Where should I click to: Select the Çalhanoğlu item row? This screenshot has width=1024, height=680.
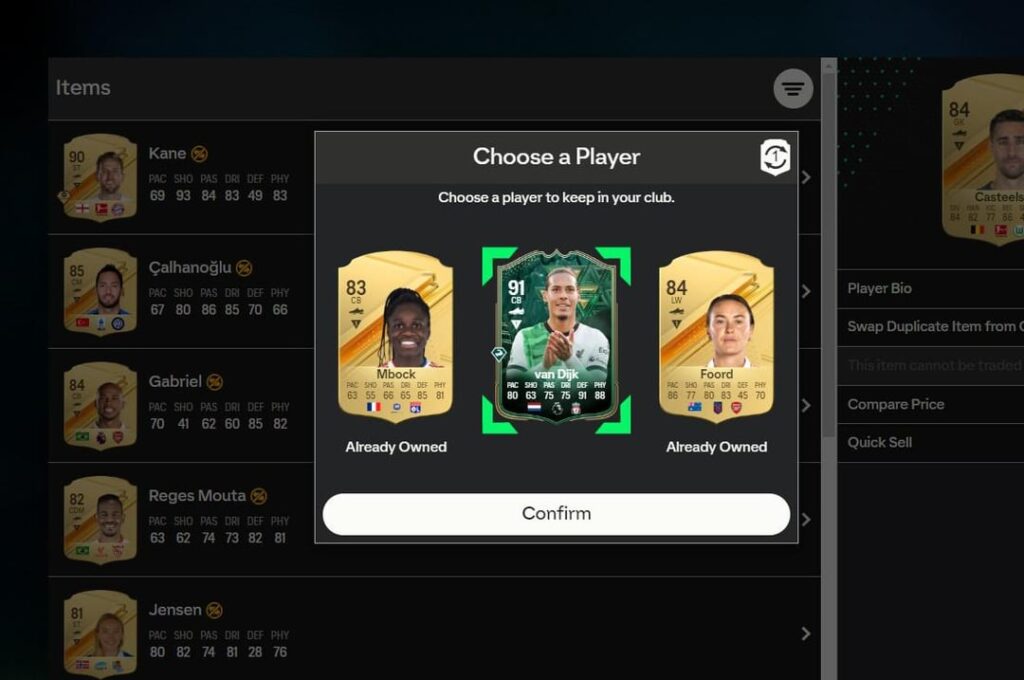pos(180,291)
